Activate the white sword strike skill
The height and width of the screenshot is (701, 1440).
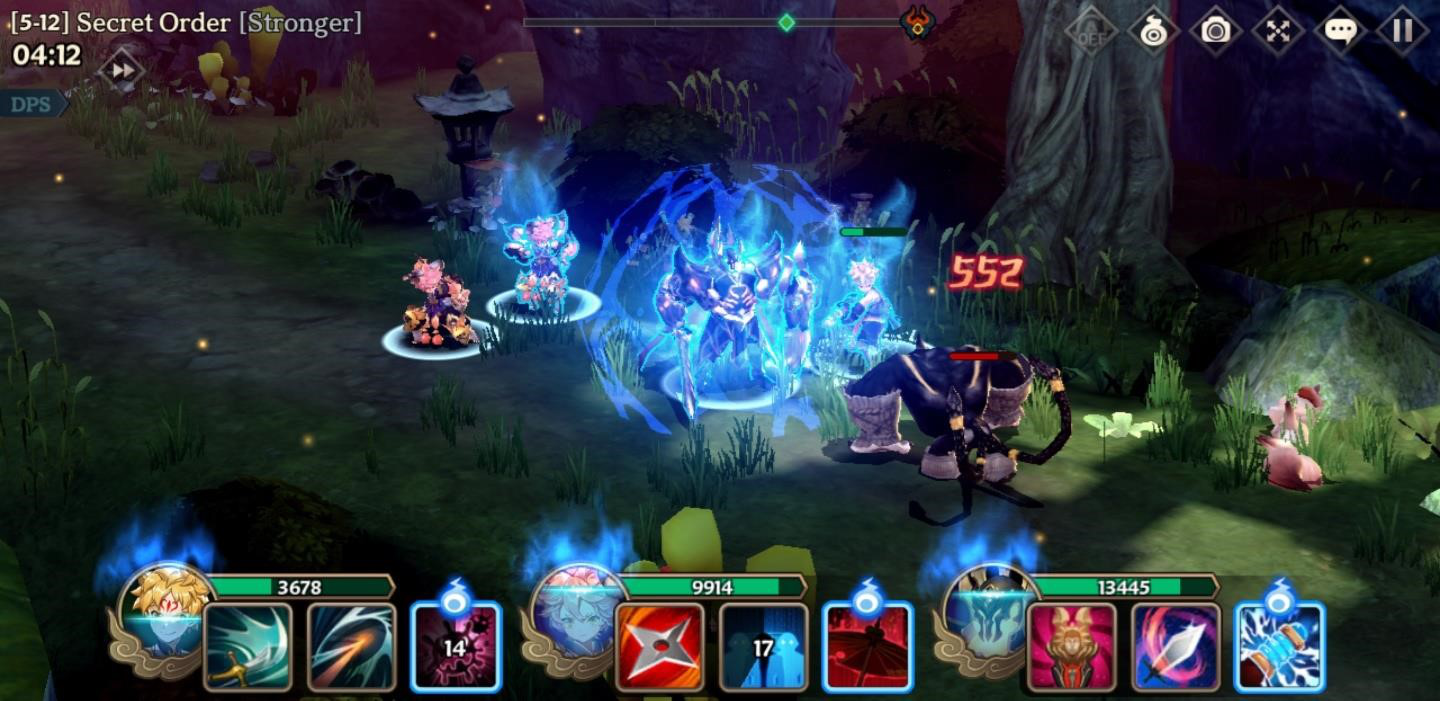1176,646
